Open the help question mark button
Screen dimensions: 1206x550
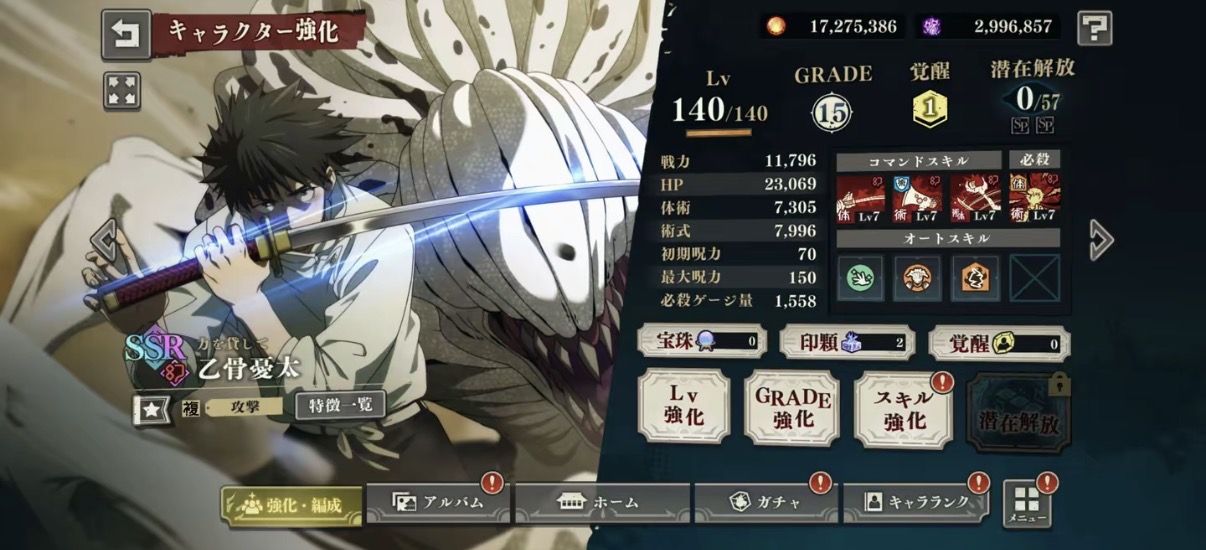point(1094,28)
